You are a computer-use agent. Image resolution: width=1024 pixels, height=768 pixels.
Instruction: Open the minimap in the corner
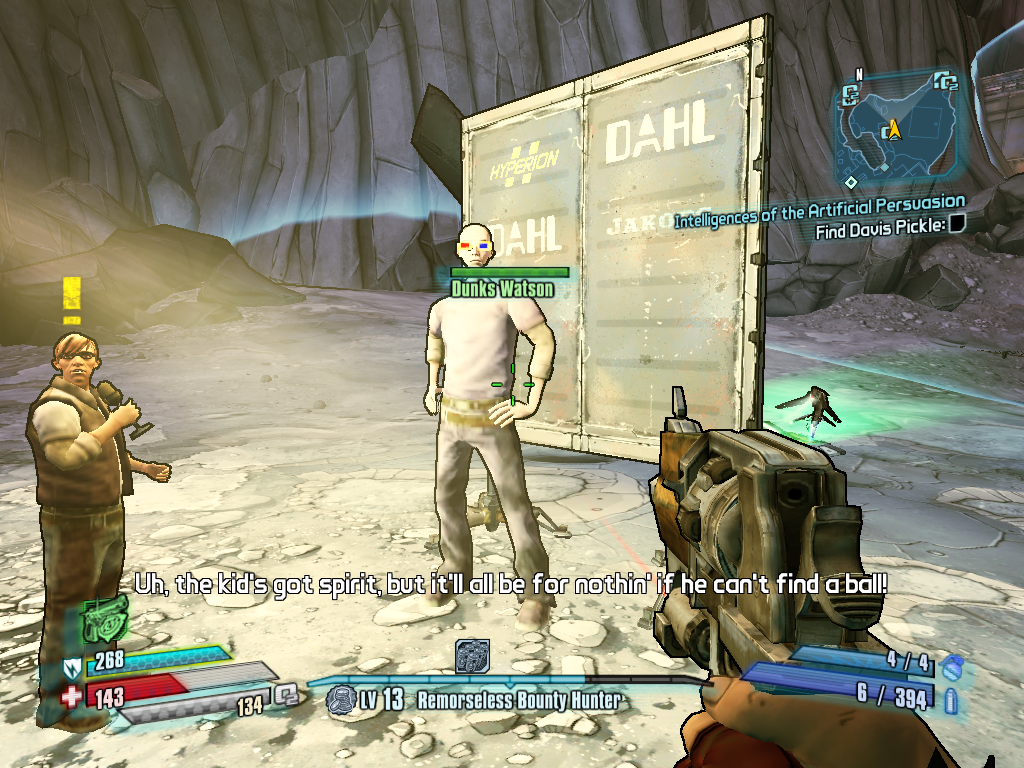tap(897, 130)
